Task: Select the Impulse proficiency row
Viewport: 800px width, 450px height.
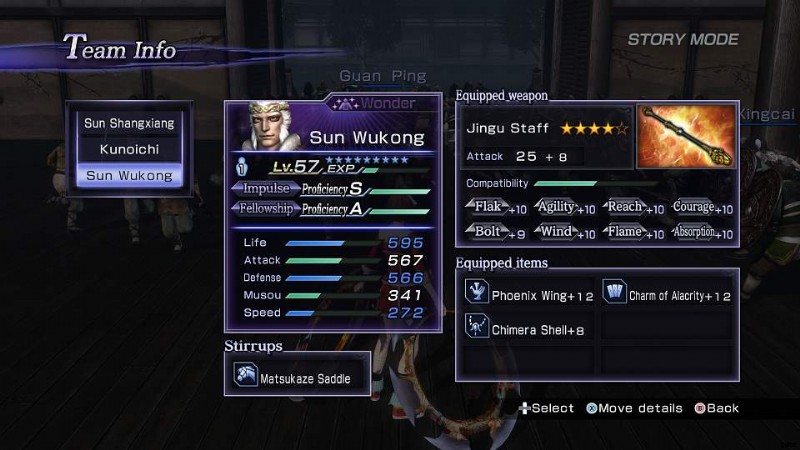Action: point(332,189)
